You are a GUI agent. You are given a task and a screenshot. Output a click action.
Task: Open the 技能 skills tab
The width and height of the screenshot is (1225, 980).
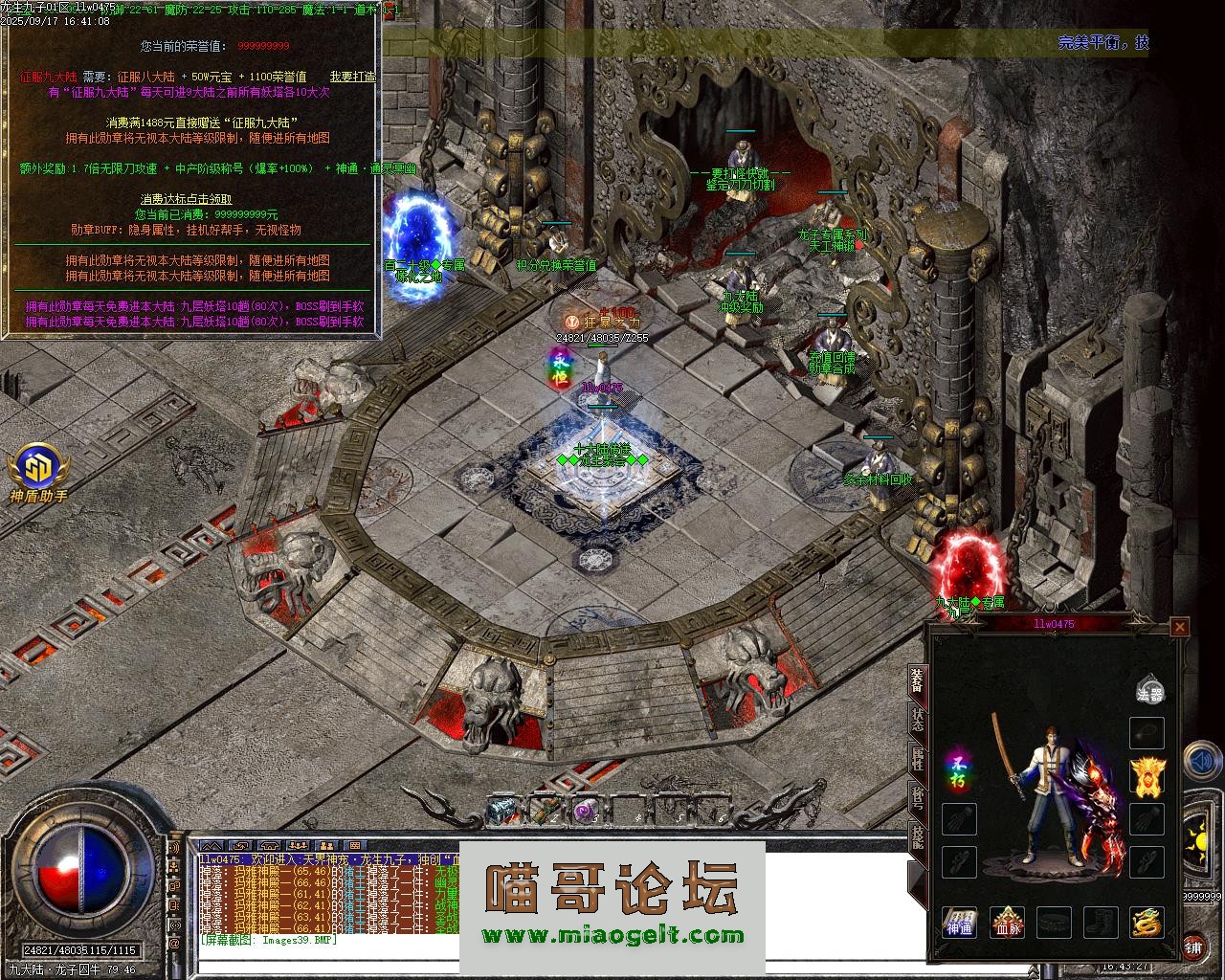tap(917, 838)
